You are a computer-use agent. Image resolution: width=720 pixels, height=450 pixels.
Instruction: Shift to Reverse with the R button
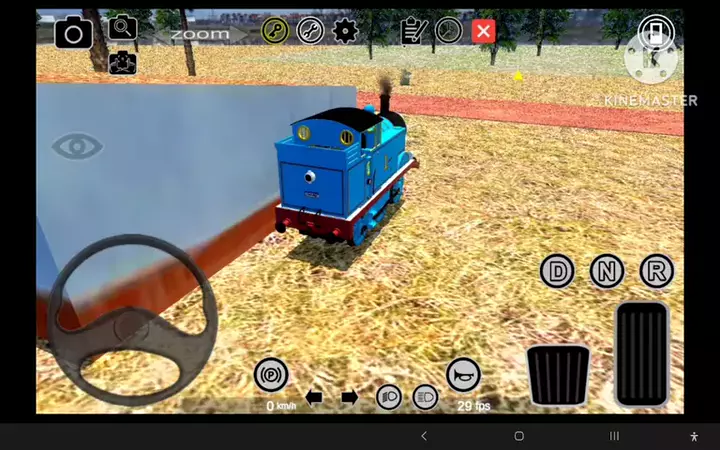coord(657,270)
